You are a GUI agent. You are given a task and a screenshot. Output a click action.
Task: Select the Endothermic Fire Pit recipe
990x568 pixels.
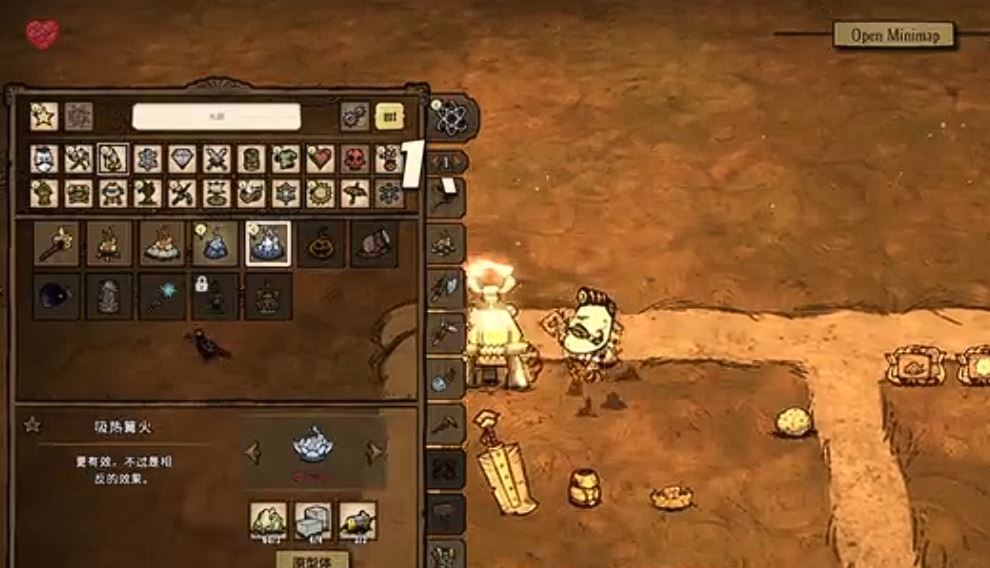pyautogui.click(x=268, y=243)
